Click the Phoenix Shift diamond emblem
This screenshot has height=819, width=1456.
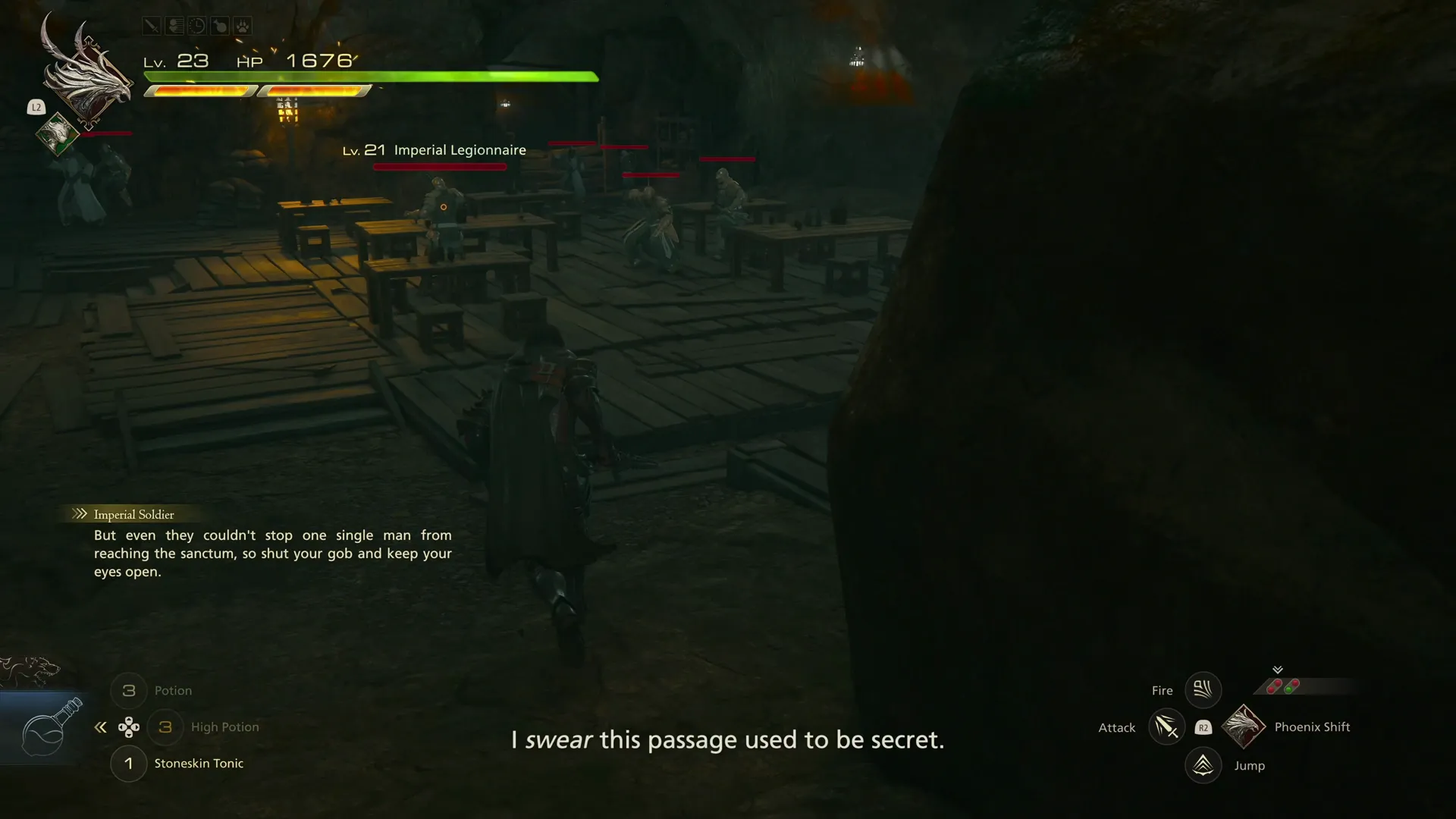coord(1243,726)
